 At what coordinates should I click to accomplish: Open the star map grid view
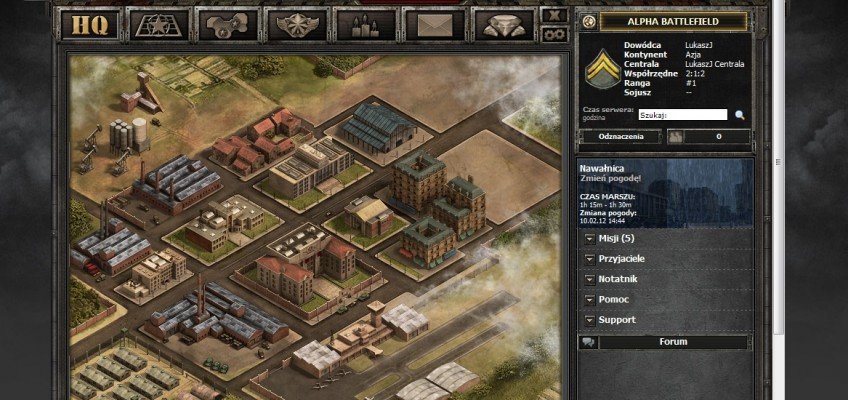coord(158,24)
